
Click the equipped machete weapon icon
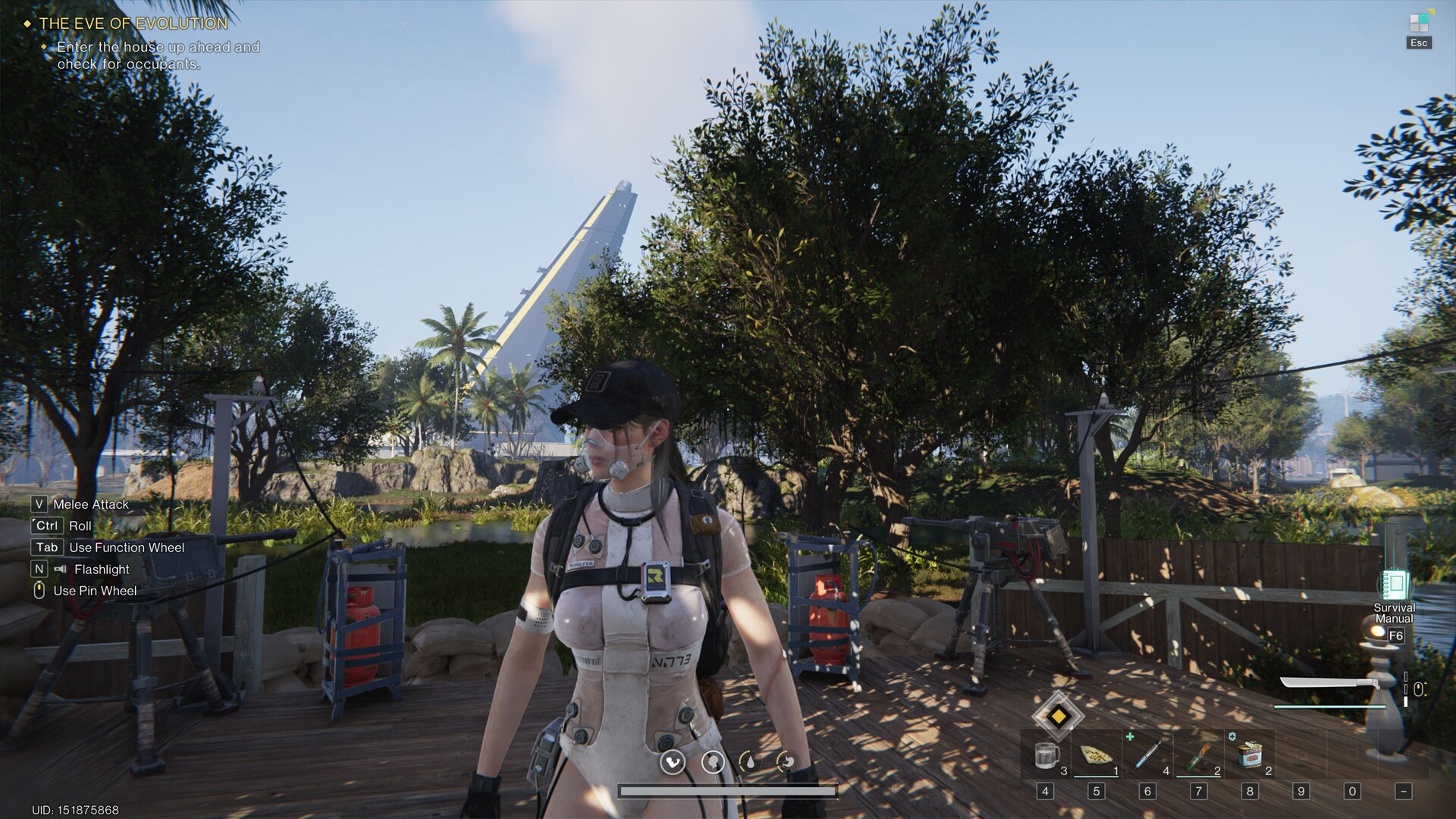point(1329,685)
